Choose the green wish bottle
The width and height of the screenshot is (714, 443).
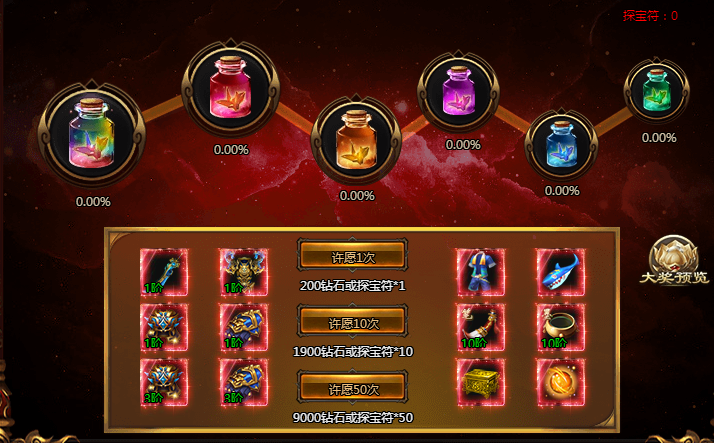coord(659,92)
